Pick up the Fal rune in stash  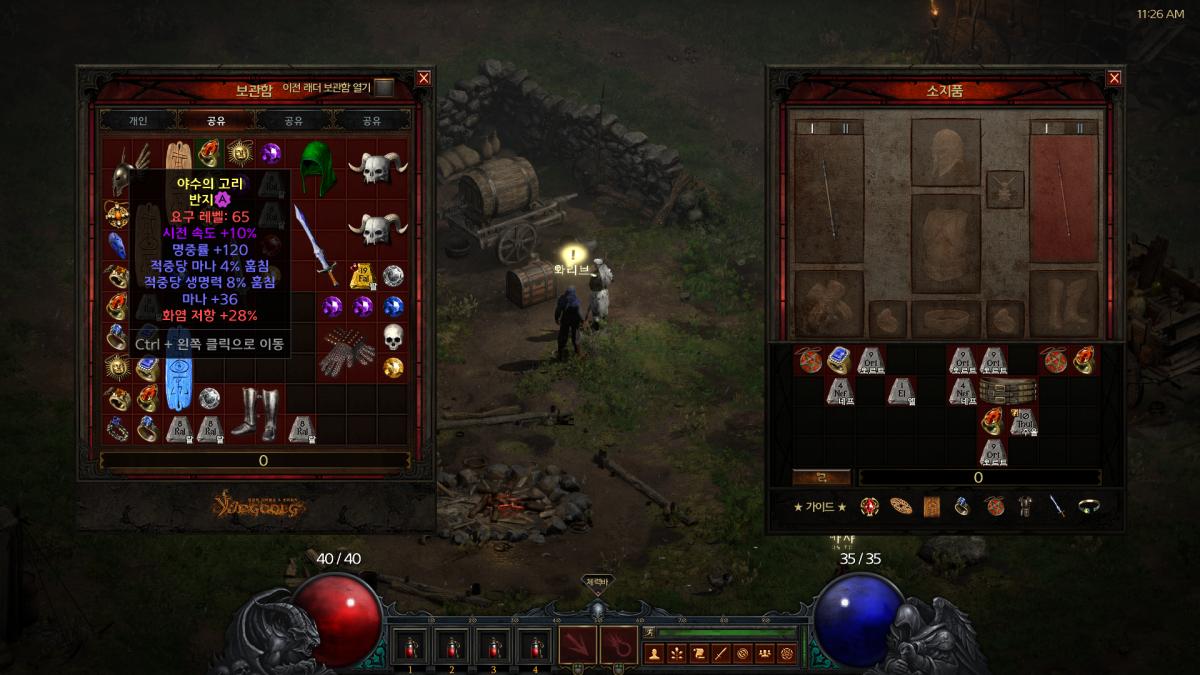pos(361,275)
